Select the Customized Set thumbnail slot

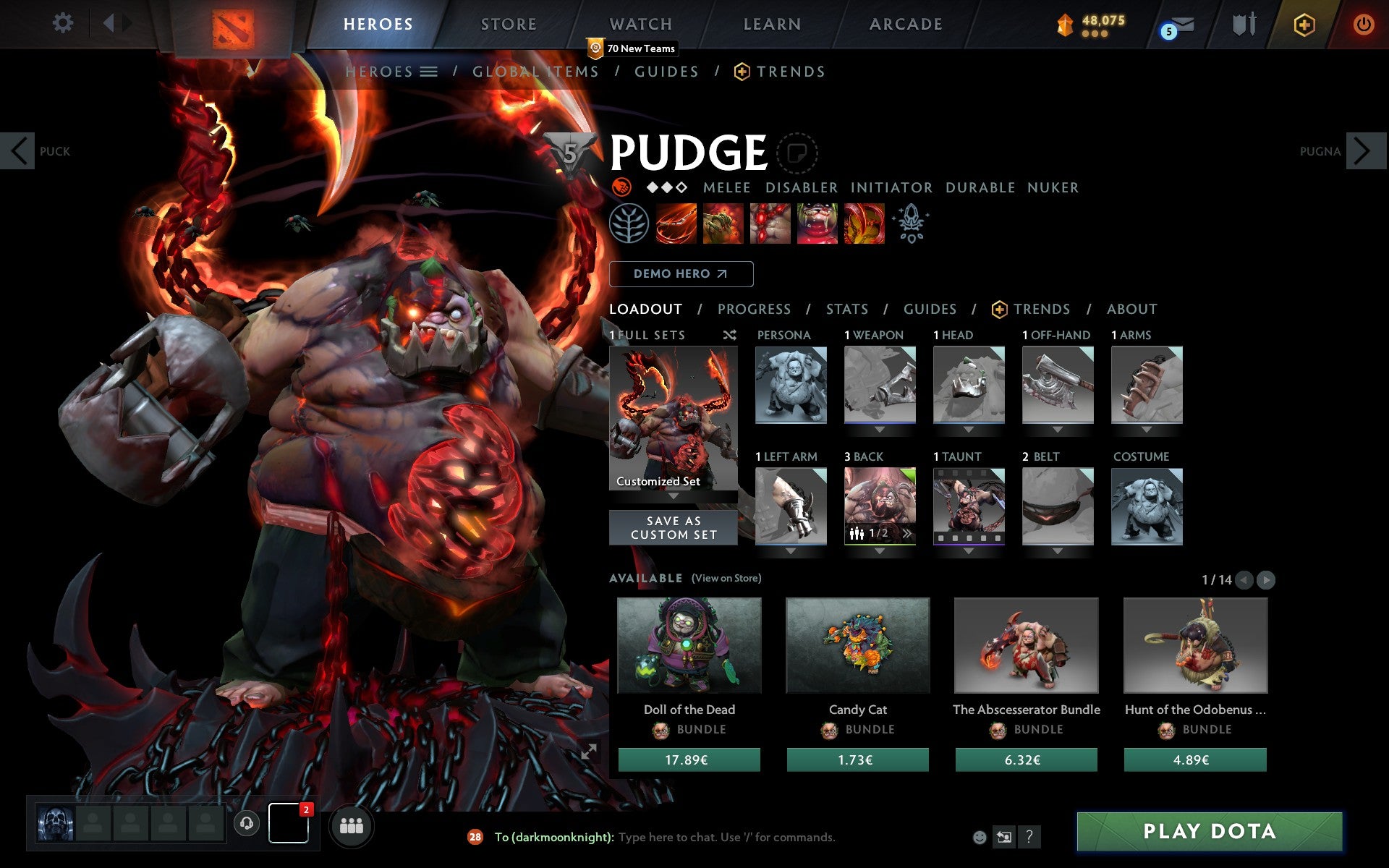coord(674,418)
